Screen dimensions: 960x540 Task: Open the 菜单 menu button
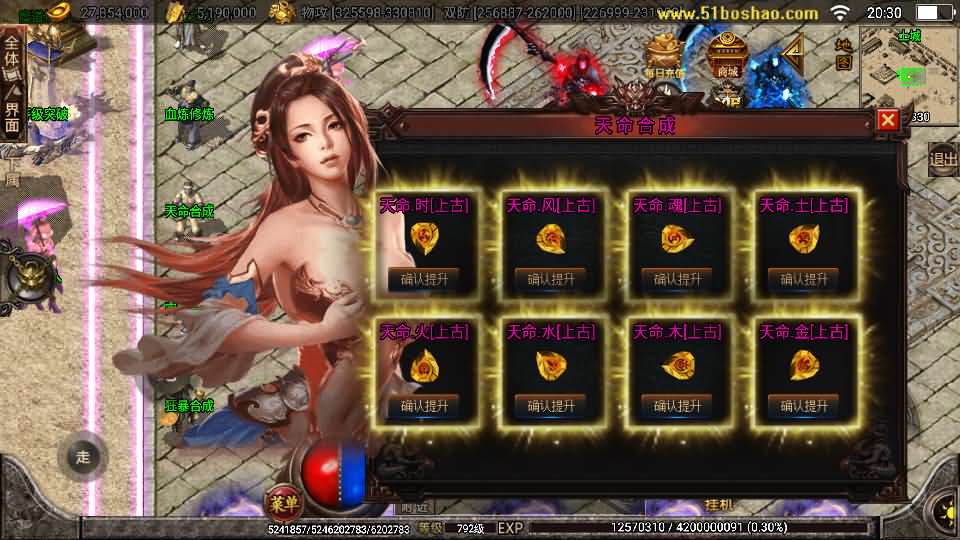point(281,500)
